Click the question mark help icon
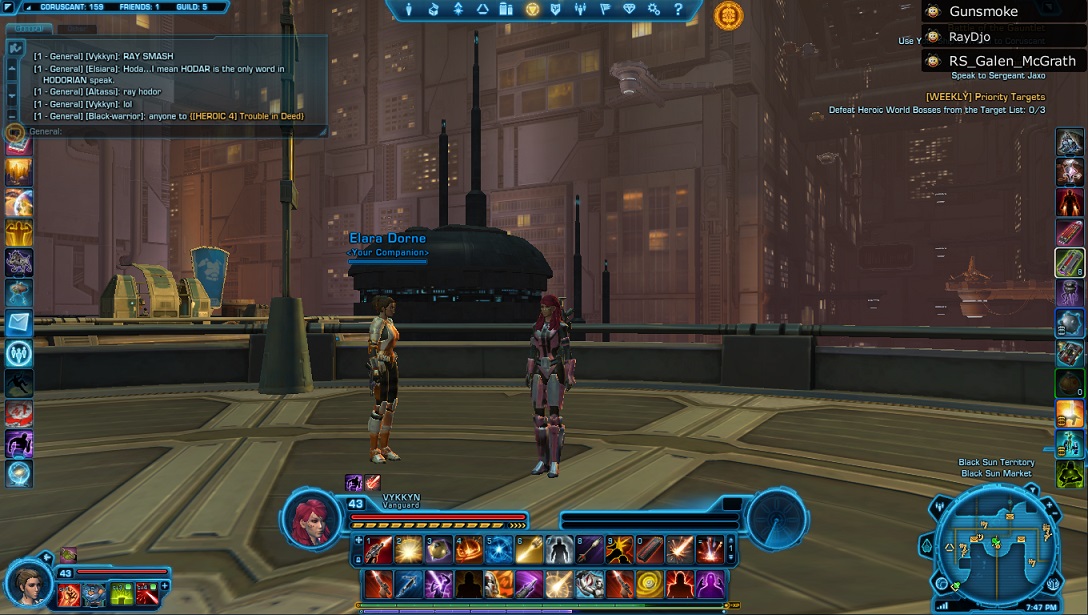1088x615 pixels. click(678, 9)
